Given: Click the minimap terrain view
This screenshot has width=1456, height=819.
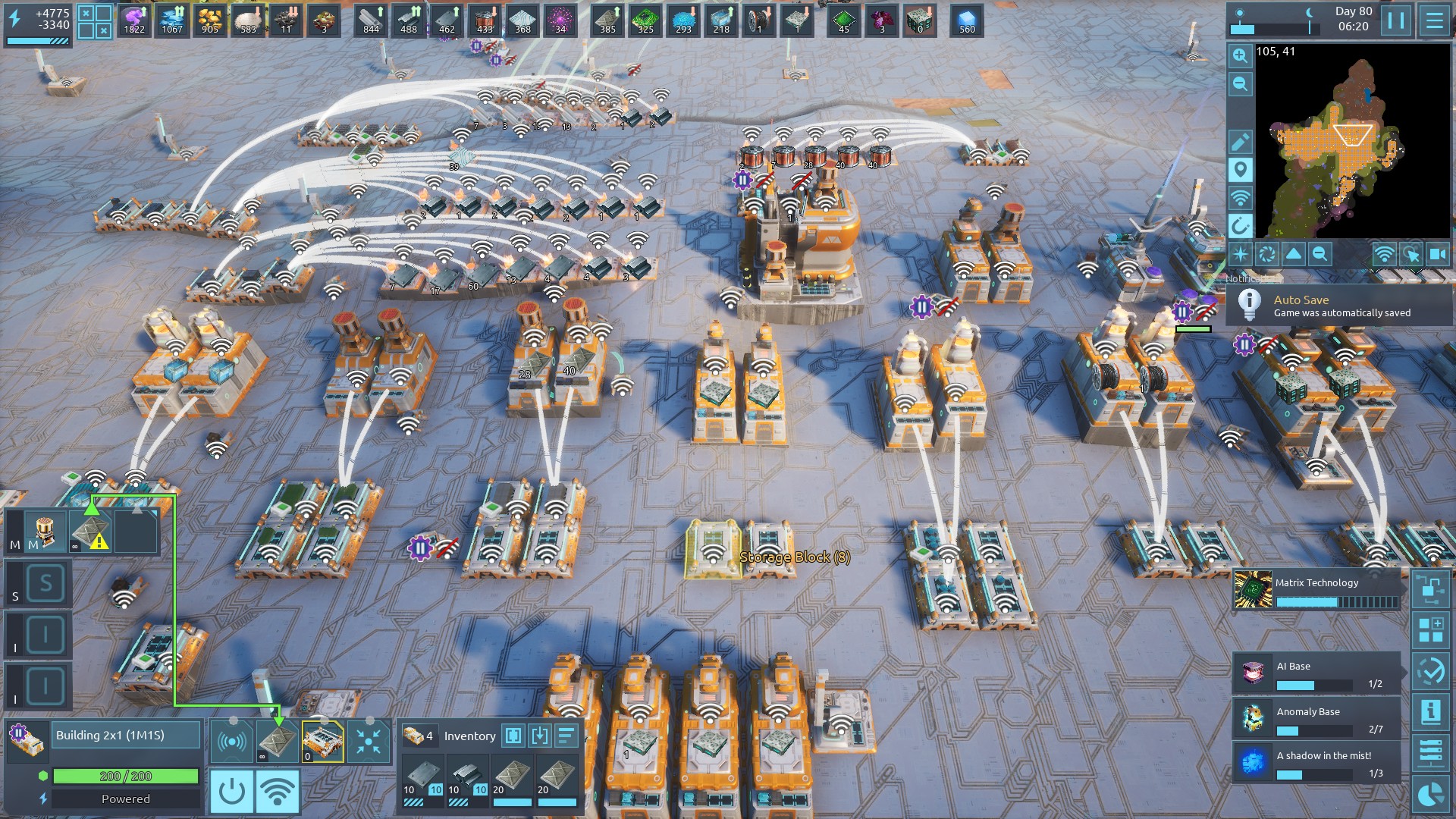Looking at the screenshot, I should 1352,140.
